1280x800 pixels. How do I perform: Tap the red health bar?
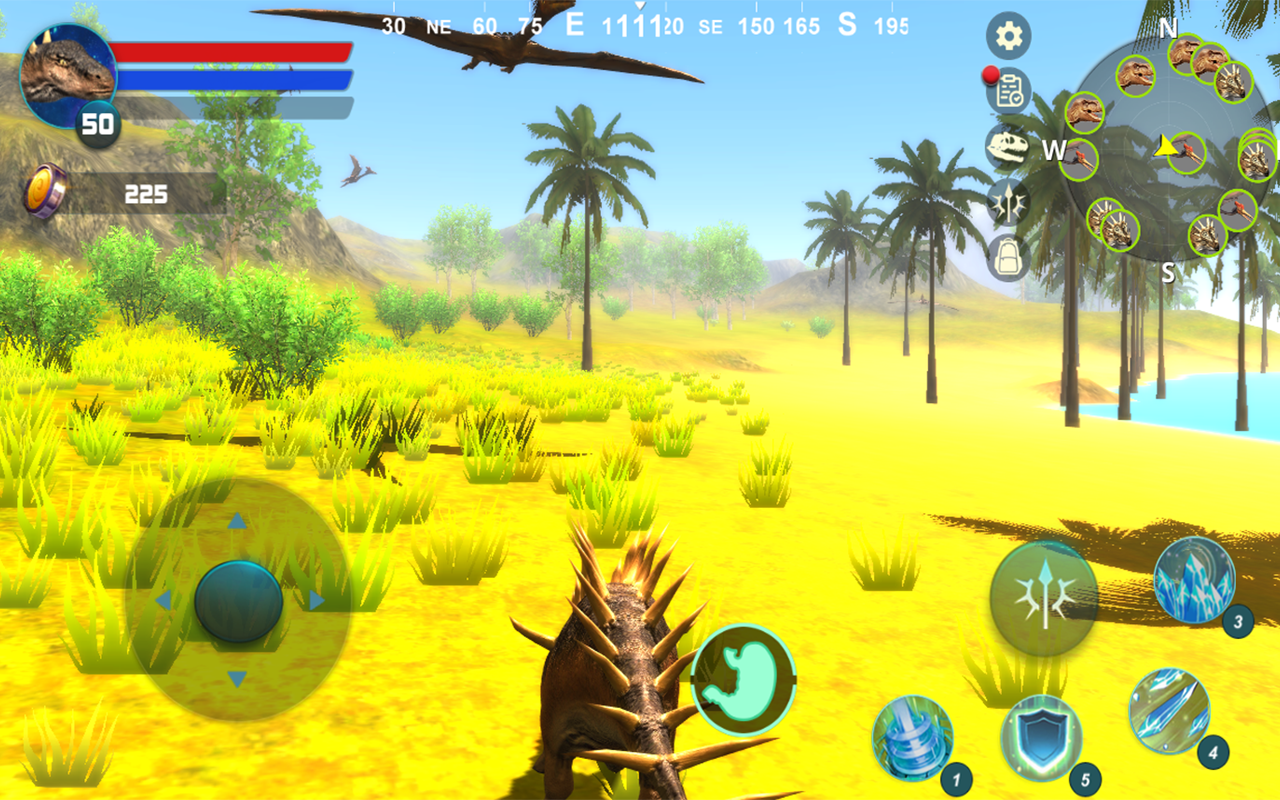[235, 50]
